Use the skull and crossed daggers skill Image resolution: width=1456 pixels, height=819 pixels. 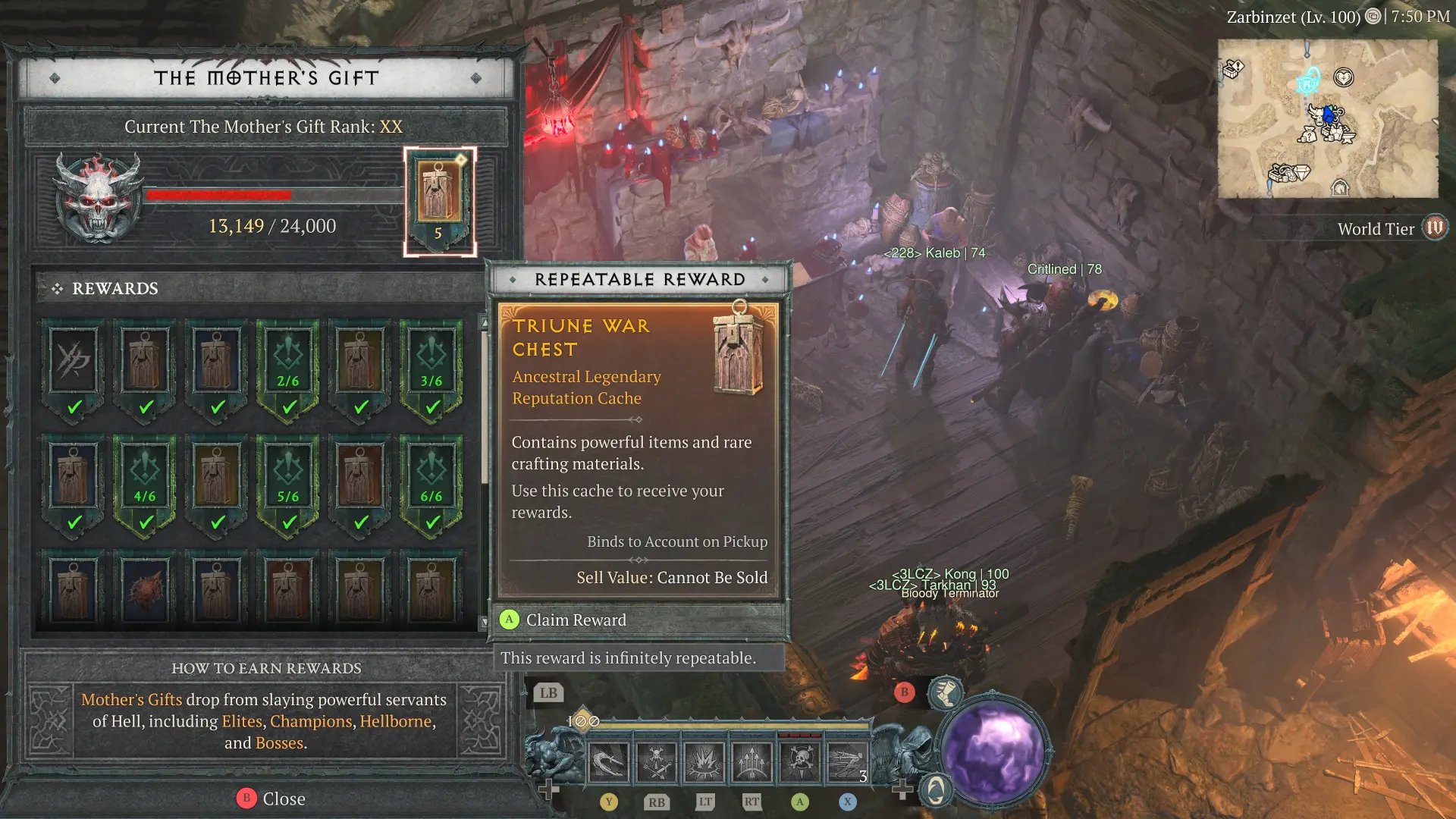(x=657, y=762)
